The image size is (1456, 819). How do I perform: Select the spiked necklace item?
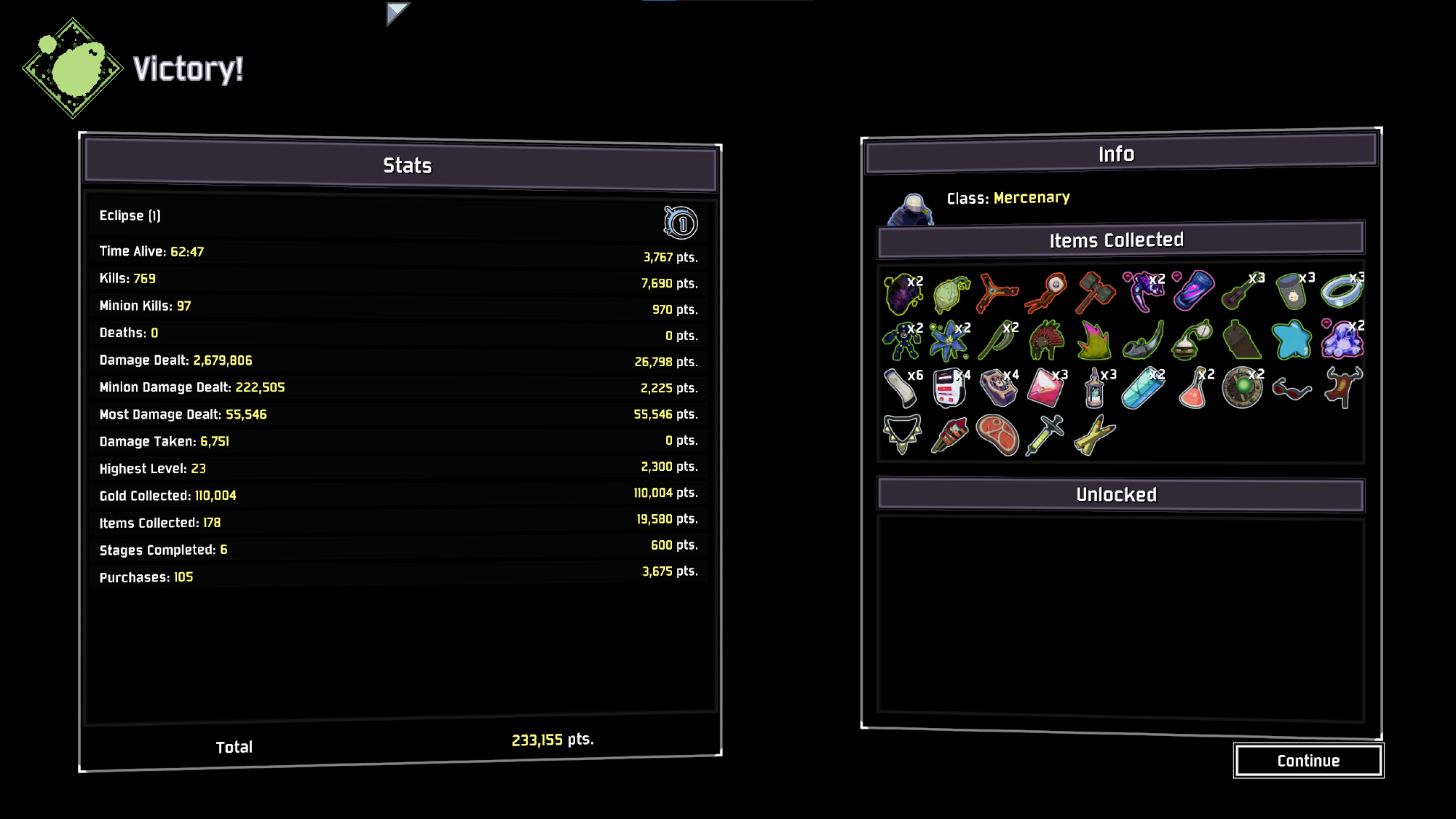click(902, 434)
